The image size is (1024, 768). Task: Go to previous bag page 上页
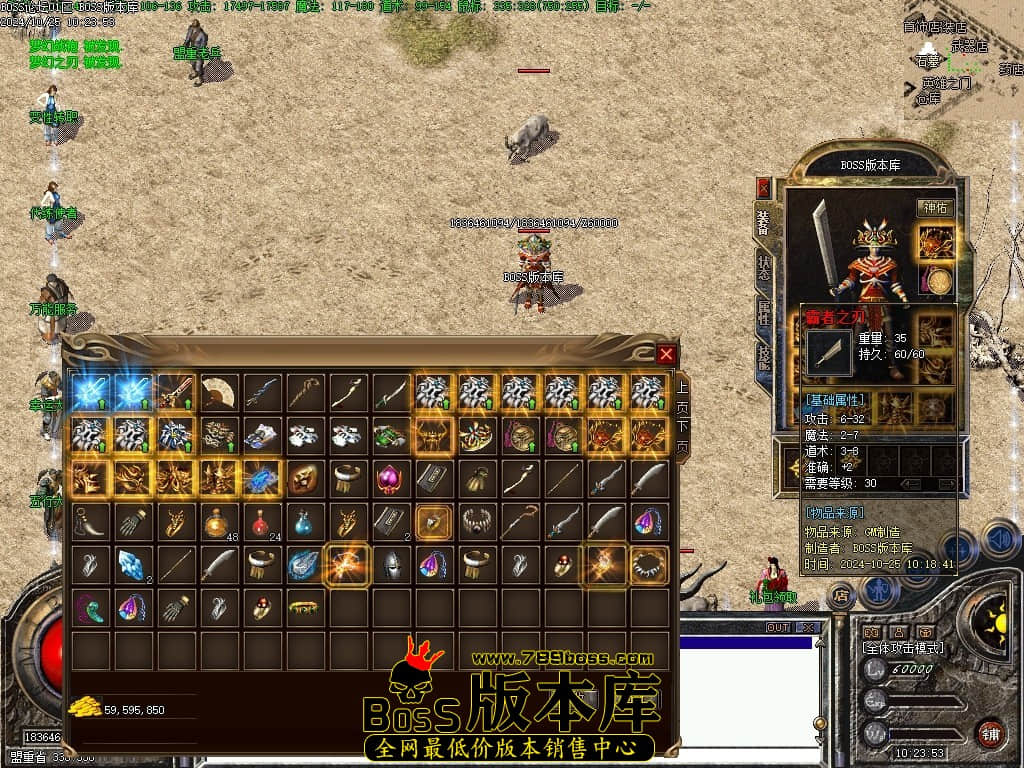pos(682,398)
